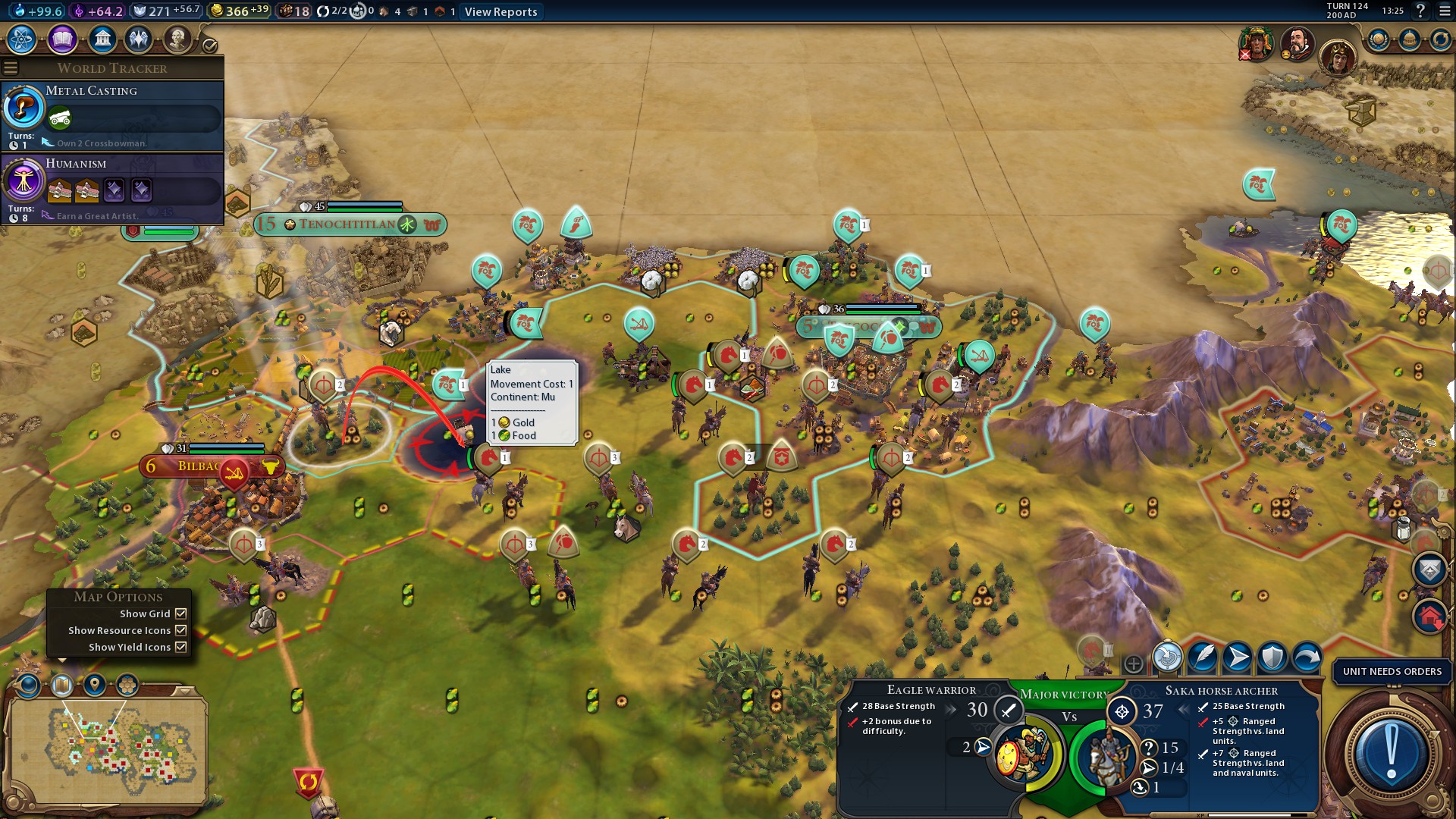Open the Great People bust icon
The image size is (1456, 819).
[177, 39]
